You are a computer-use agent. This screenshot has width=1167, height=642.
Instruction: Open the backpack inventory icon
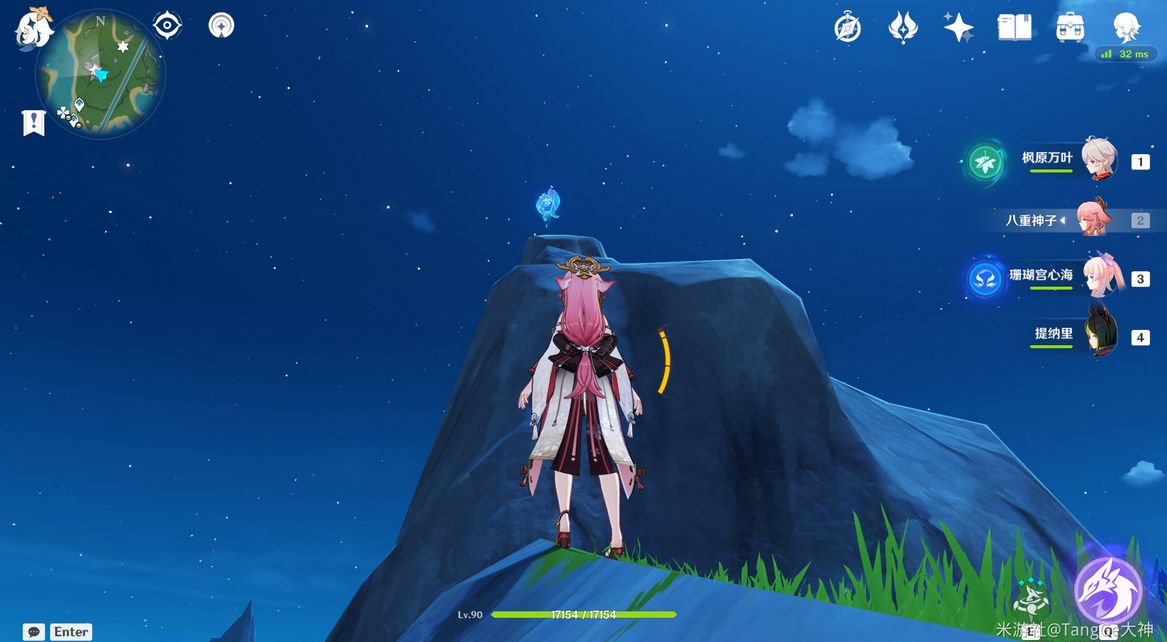(1071, 27)
